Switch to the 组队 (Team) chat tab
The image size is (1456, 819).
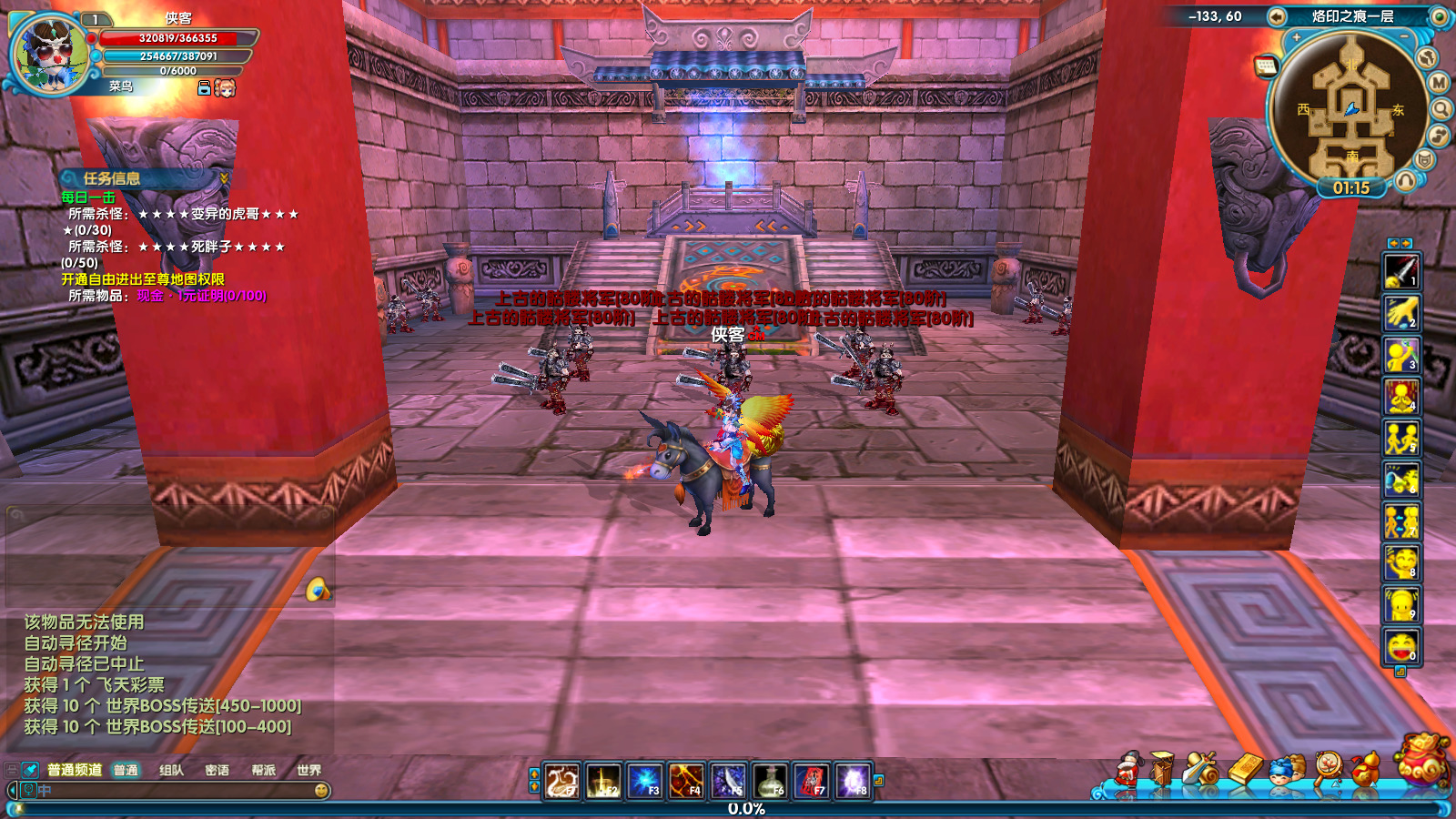click(x=171, y=770)
